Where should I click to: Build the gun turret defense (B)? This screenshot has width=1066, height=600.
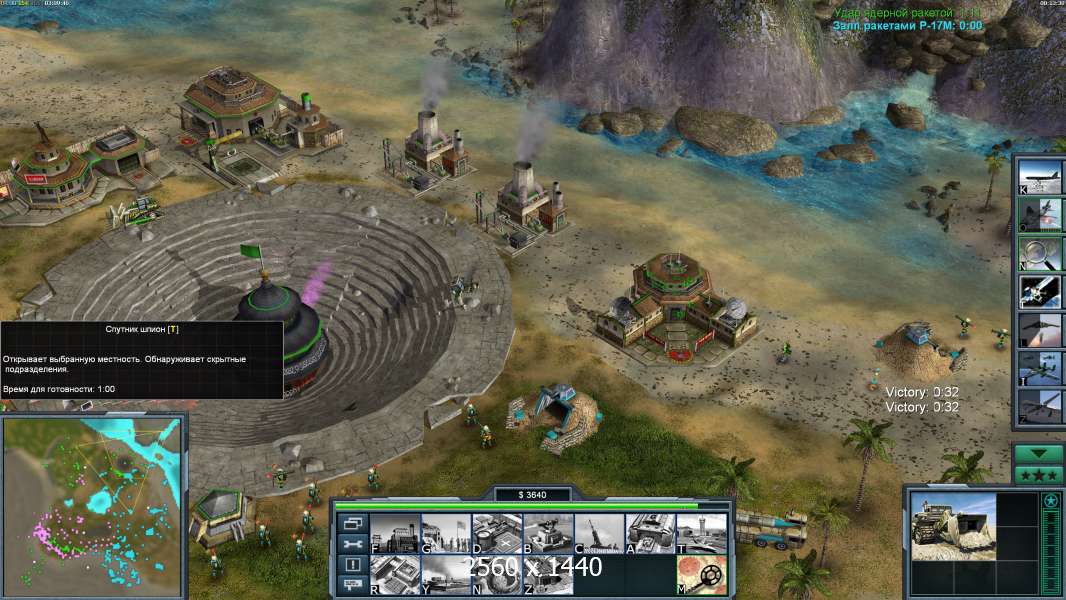(x=547, y=533)
